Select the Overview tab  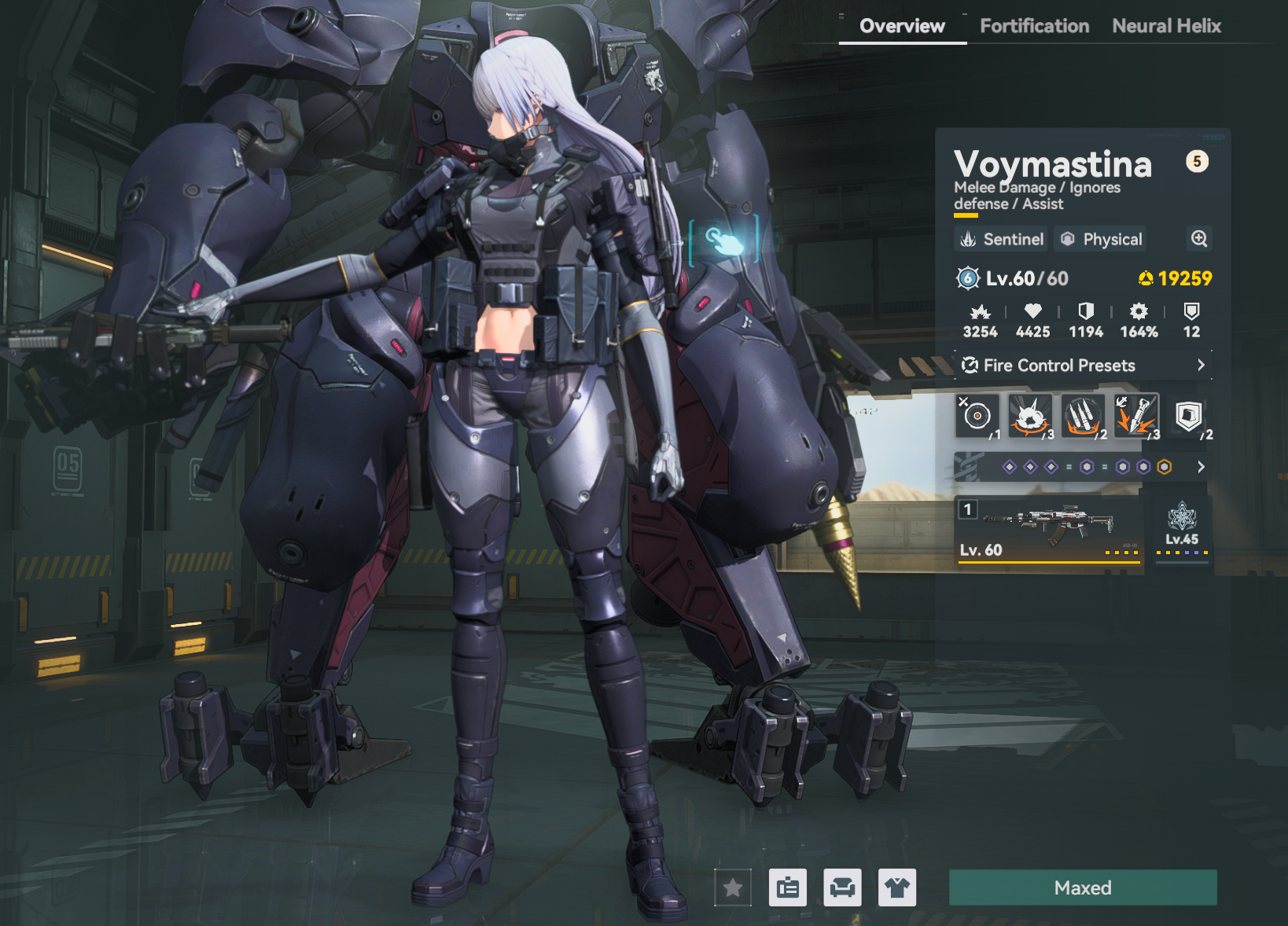pyautogui.click(x=902, y=26)
